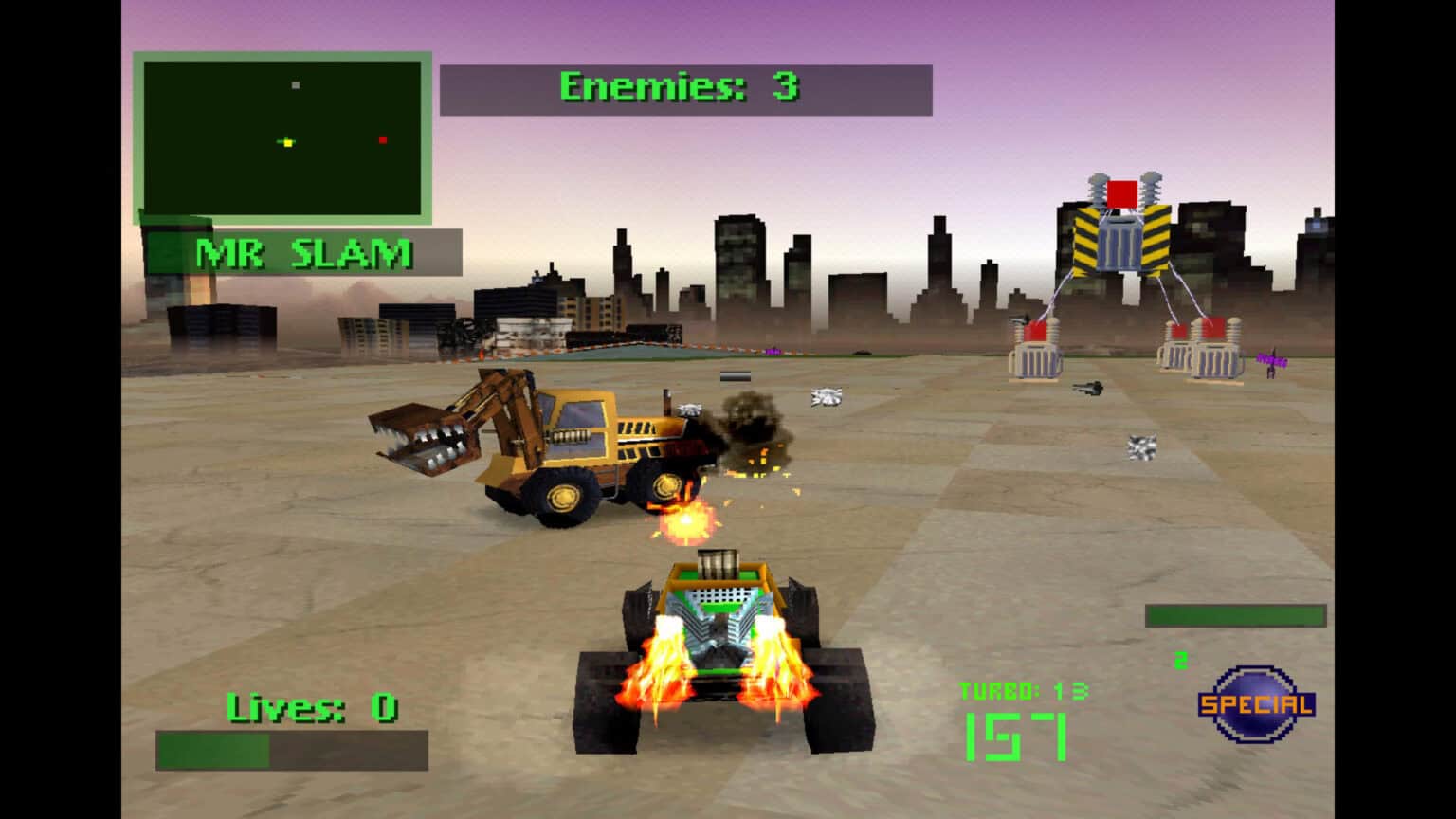Select the SPECIAL weapon icon
This screenshot has width=1456, height=819.
point(1254,704)
